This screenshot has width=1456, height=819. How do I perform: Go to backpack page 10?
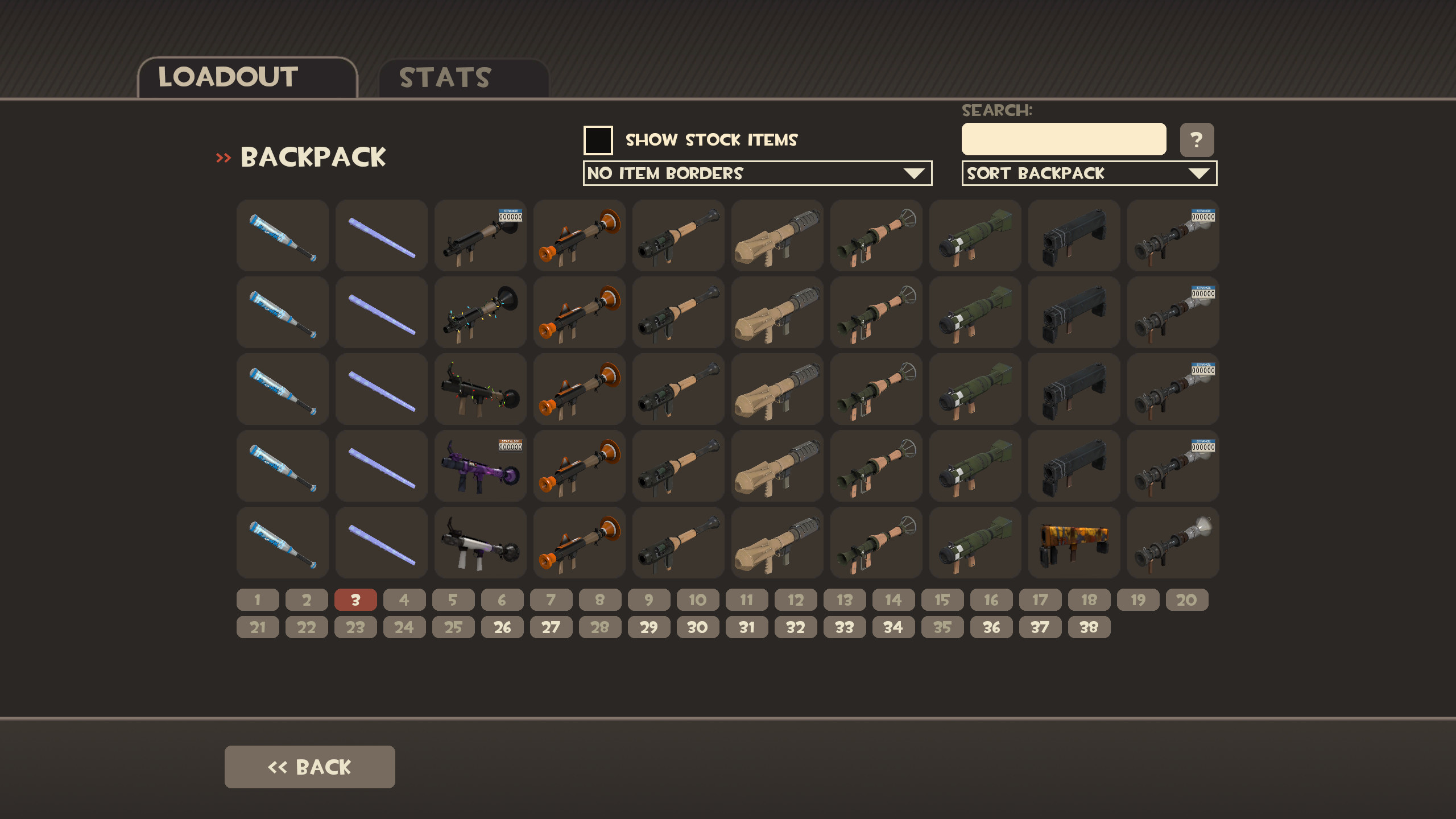tap(698, 599)
